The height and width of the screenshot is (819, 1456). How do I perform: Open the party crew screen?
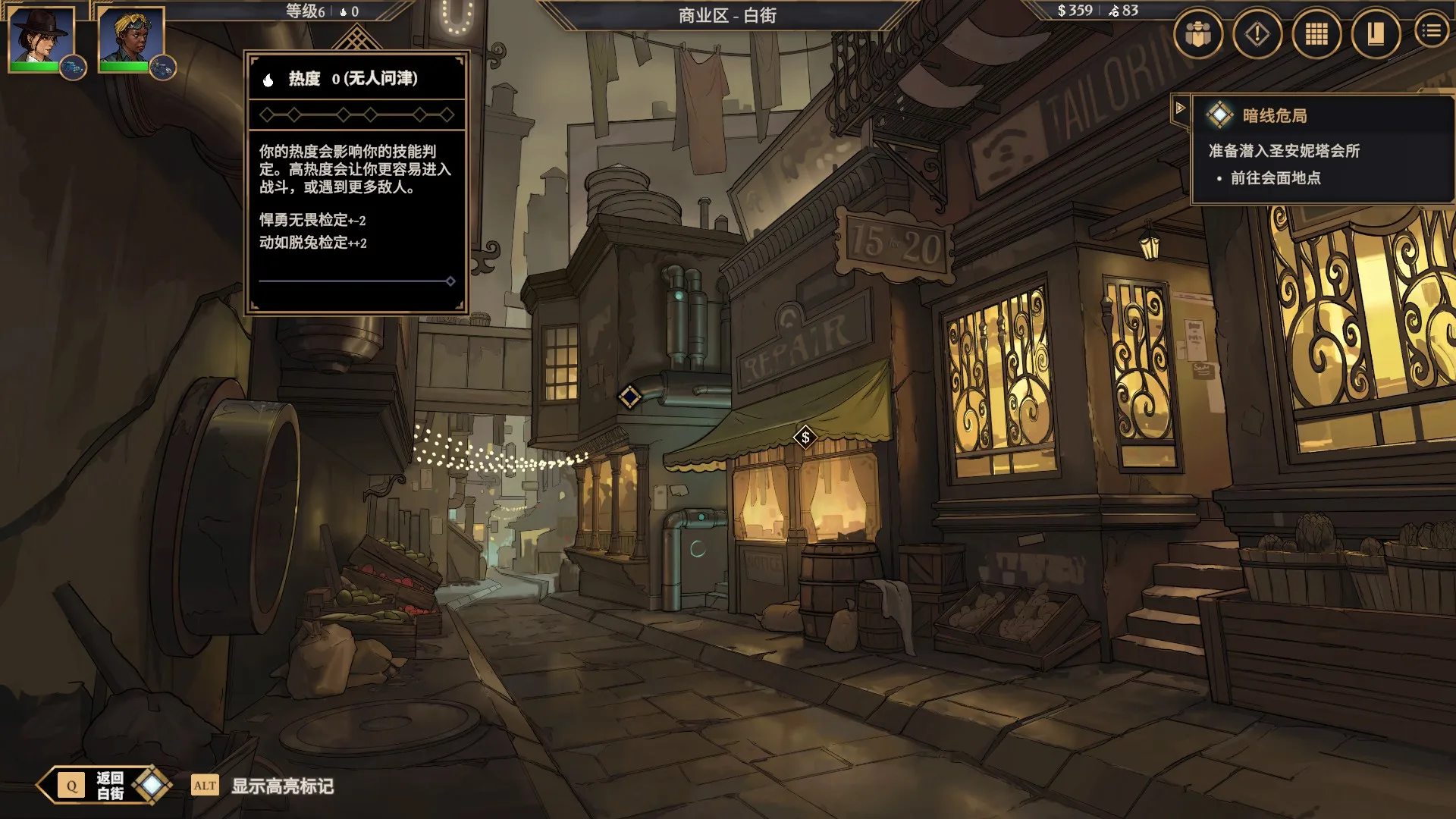point(1197,33)
